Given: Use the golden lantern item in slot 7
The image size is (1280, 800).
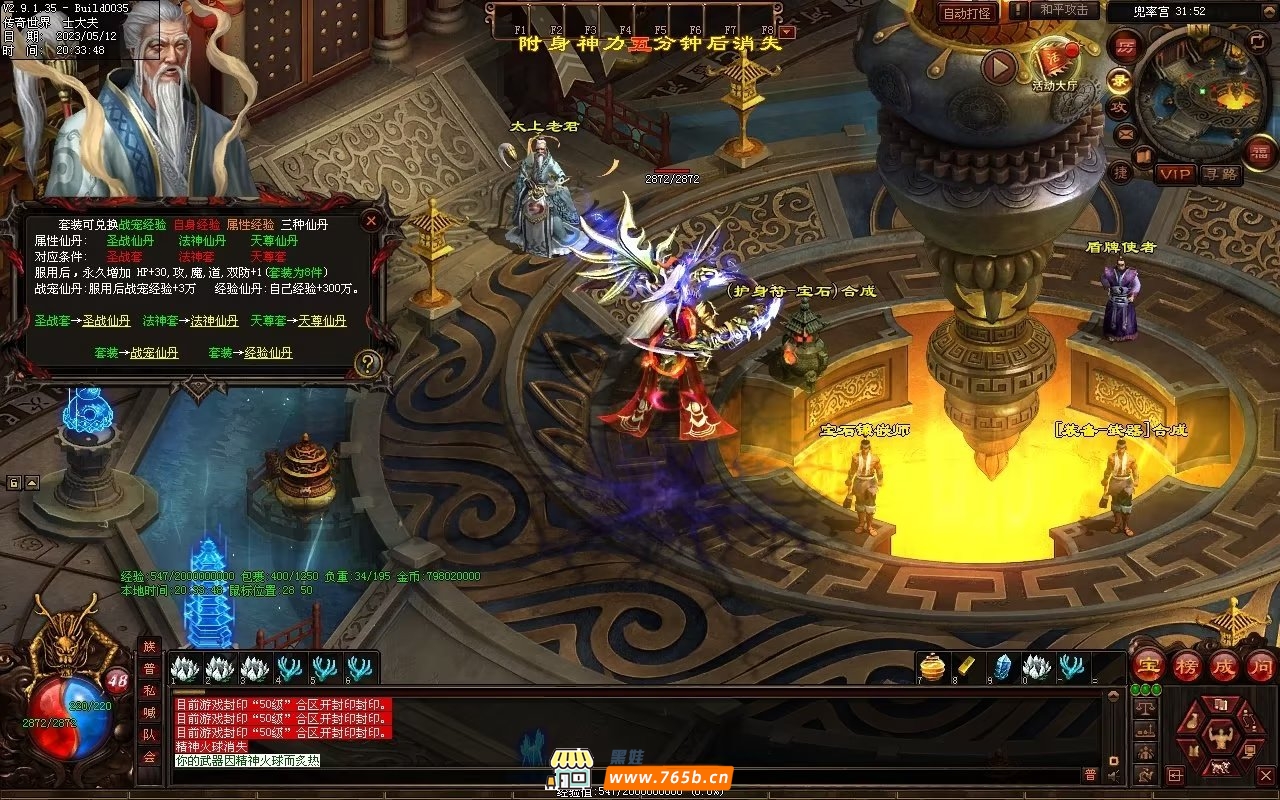Looking at the screenshot, I should coord(932,667).
